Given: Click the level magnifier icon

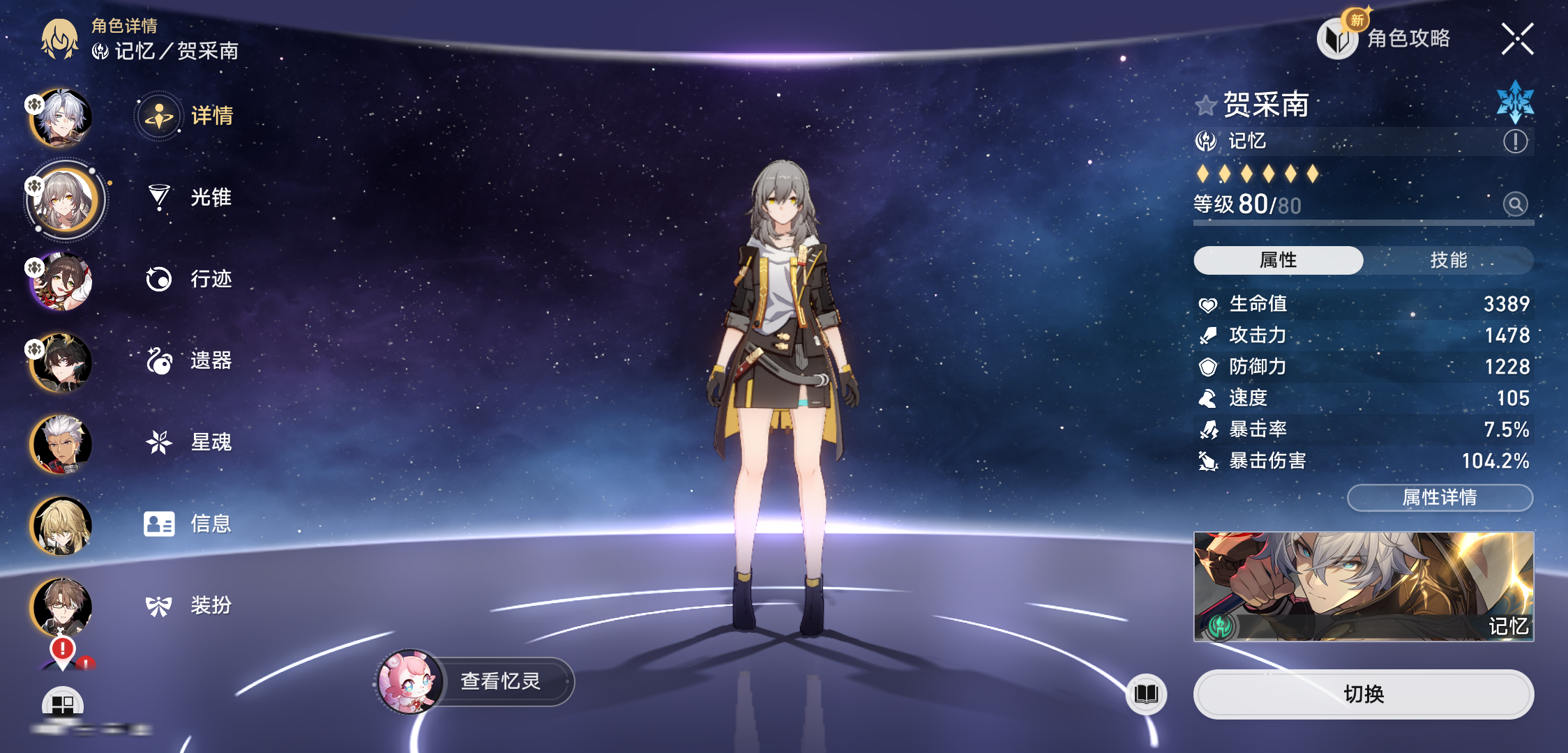Looking at the screenshot, I should click(1515, 204).
